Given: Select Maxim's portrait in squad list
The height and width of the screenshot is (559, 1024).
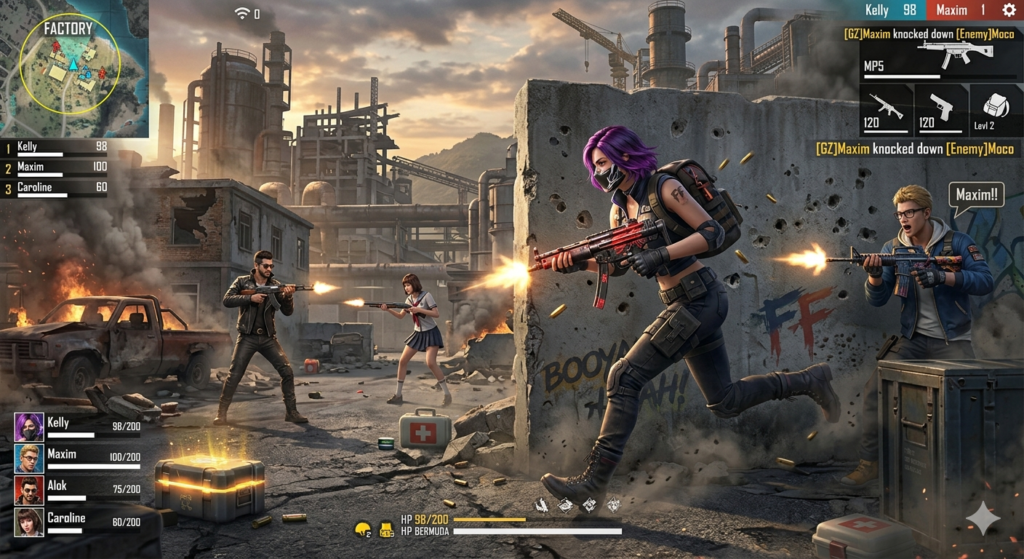Looking at the screenshot, I should (28, 458).
